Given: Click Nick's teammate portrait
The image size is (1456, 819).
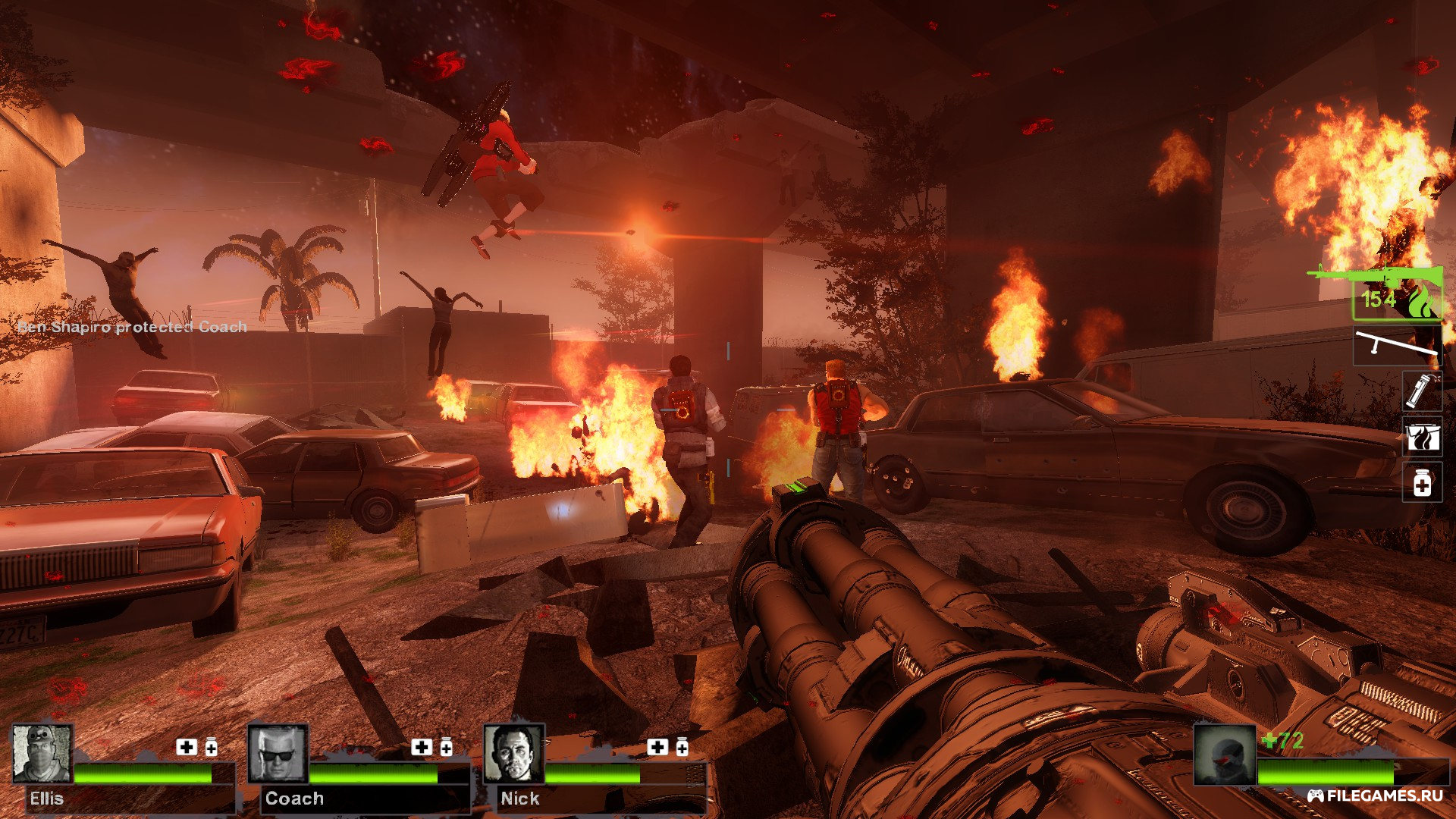Looking at the screenshot, I should [x=514, y=754].
